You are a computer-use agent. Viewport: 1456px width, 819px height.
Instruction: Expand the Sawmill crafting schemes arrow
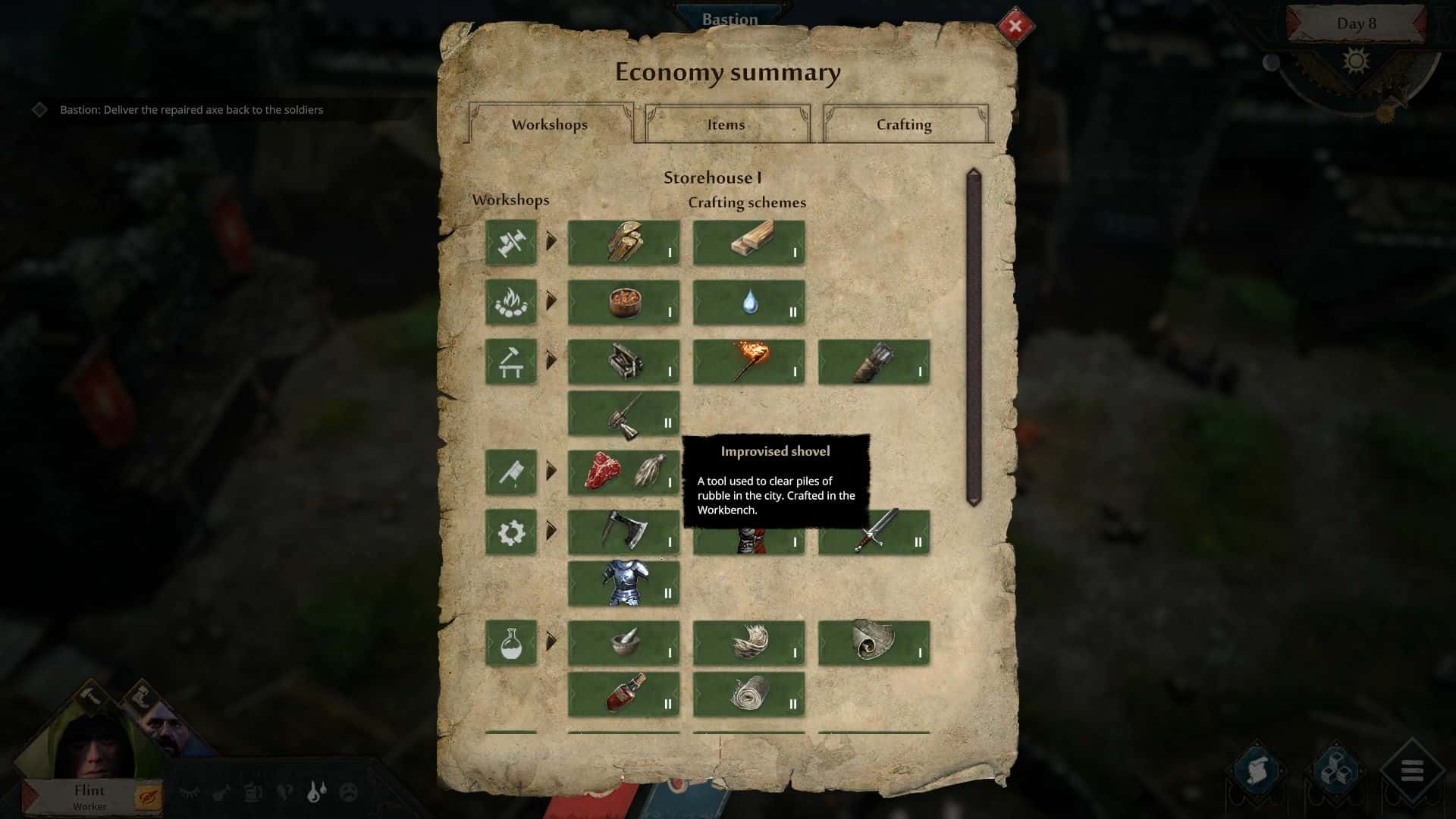coord(551,243)
